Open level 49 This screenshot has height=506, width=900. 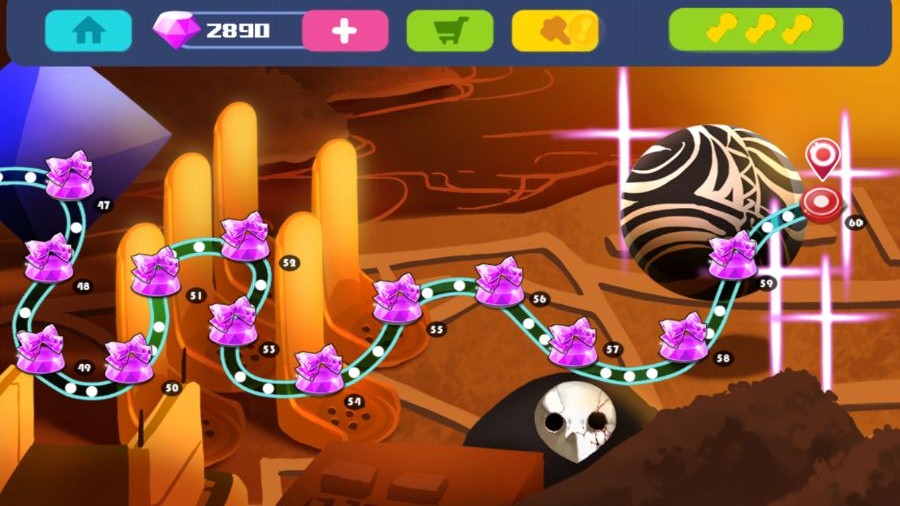(x=41, y=349)
